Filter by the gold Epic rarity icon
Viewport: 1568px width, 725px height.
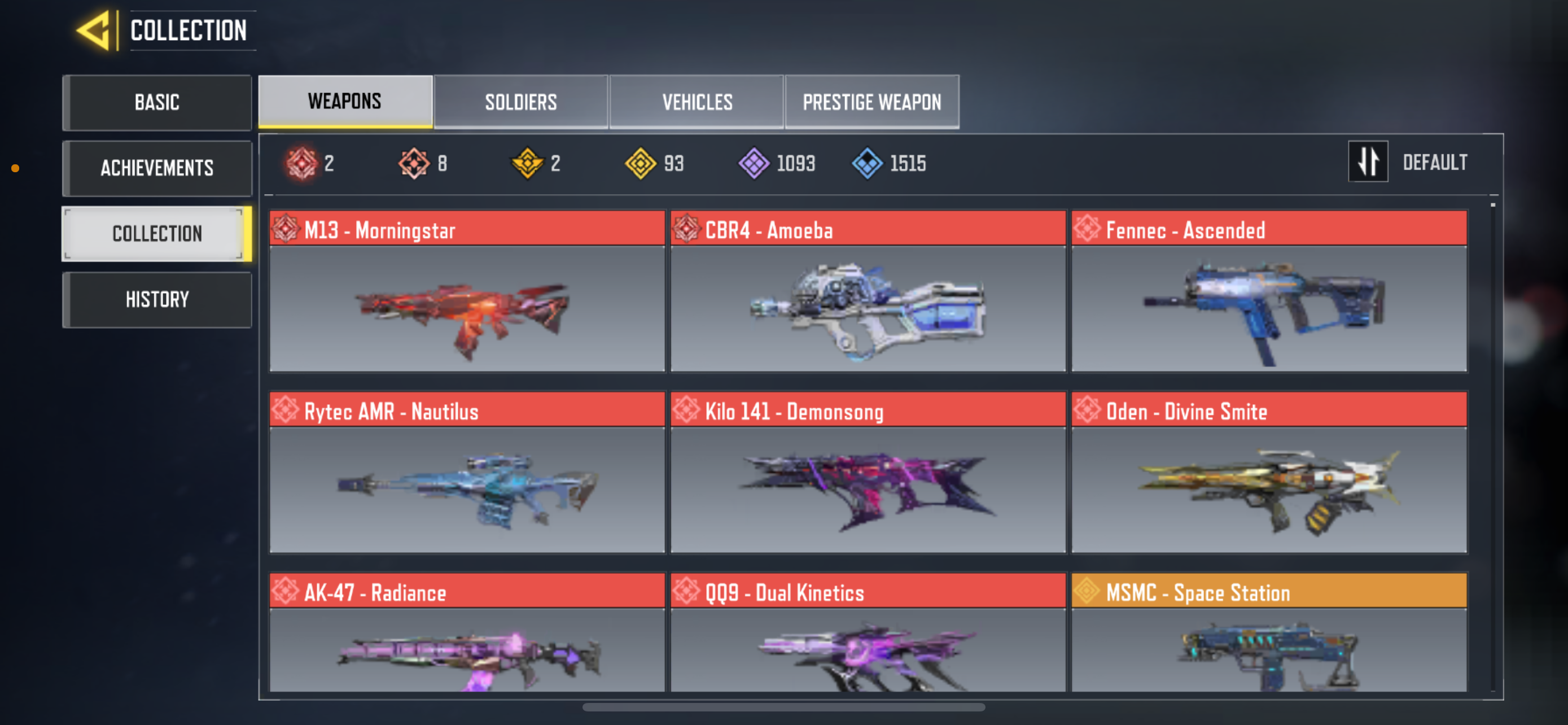point(528,163)
